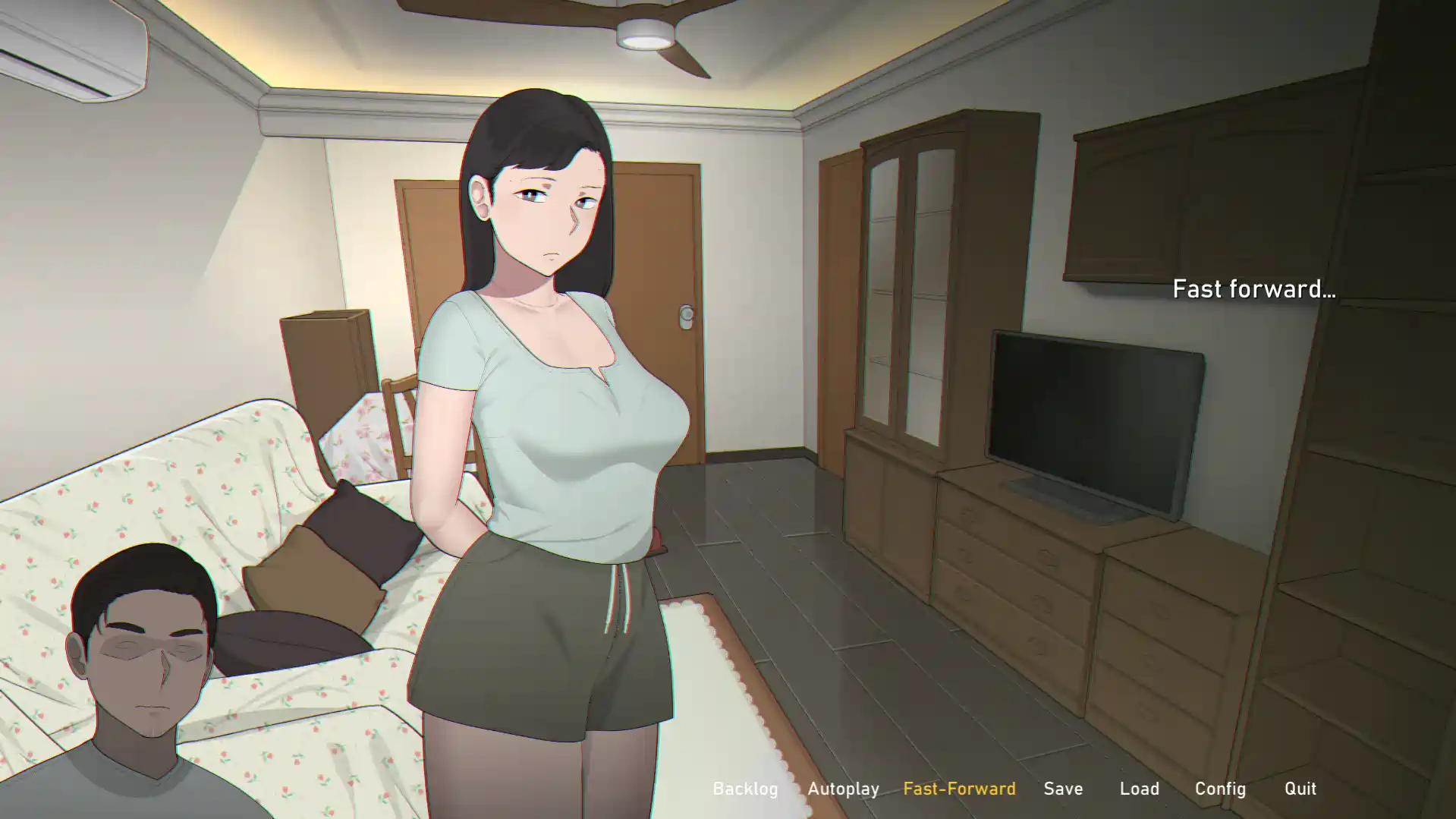Quit the game
This screenshot has height=819, width=1456.
1300,789
